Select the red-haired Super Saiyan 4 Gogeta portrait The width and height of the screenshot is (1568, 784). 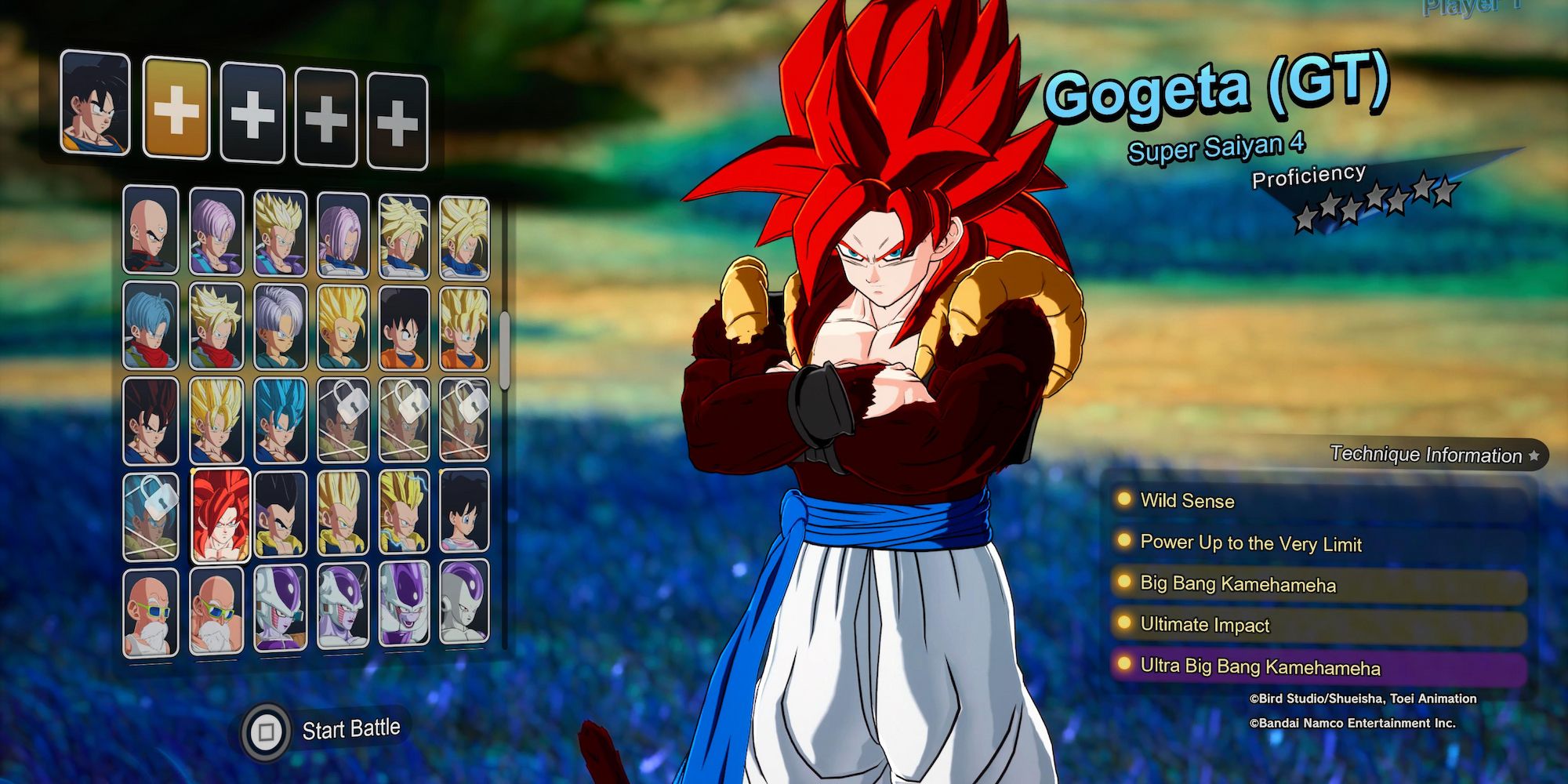point(220,515)
